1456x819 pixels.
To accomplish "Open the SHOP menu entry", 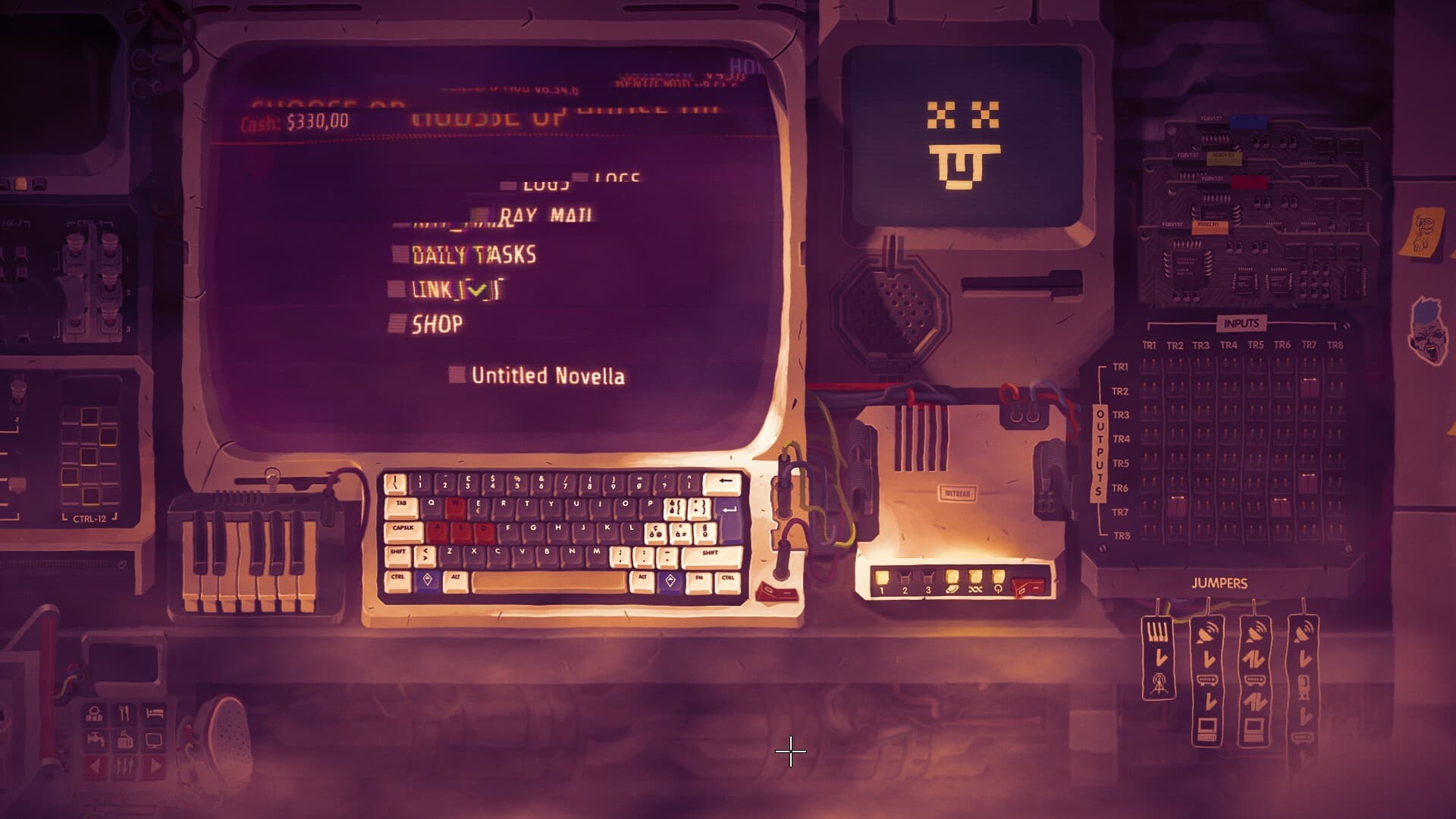I will coord(436,324).
